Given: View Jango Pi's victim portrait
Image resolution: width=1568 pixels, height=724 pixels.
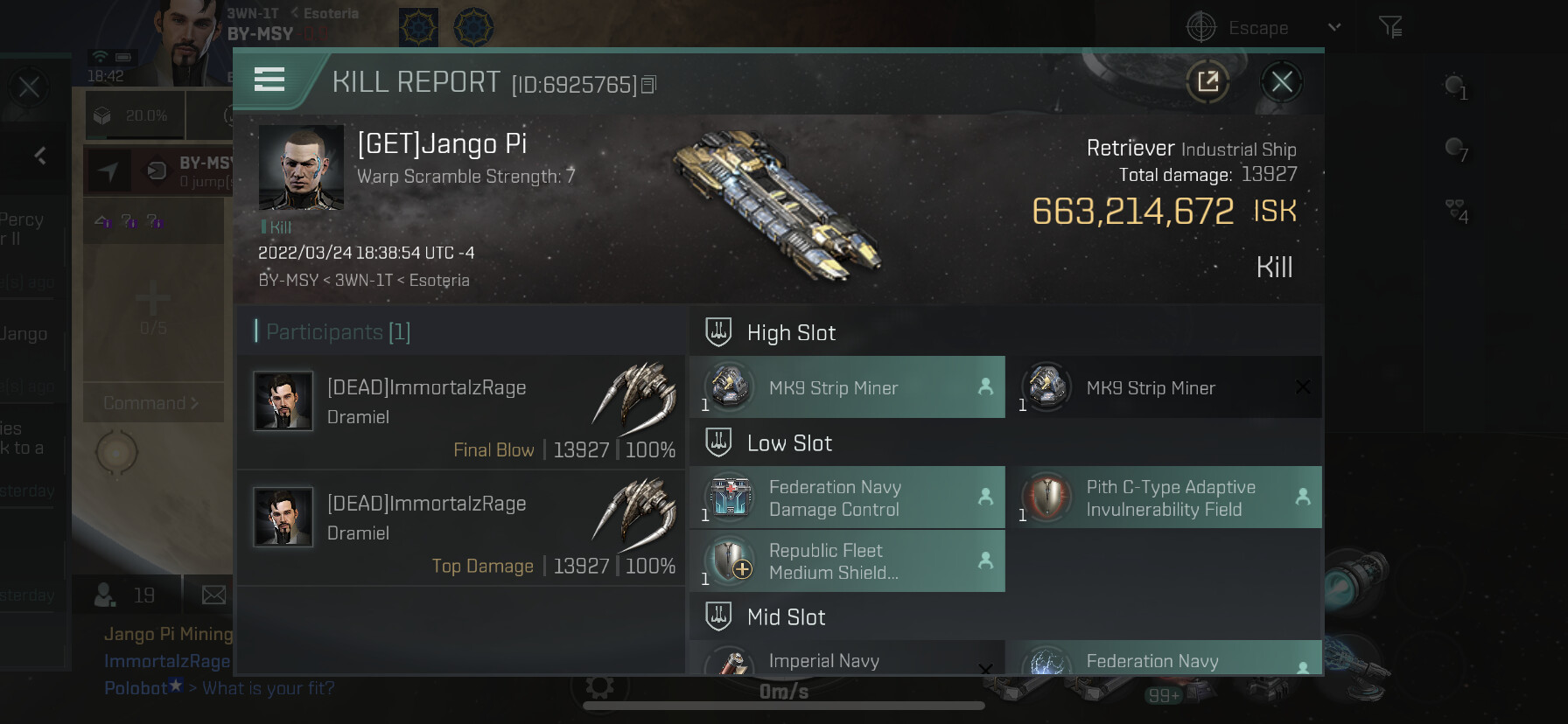Looking at the screenshot, I should [301, 167].
